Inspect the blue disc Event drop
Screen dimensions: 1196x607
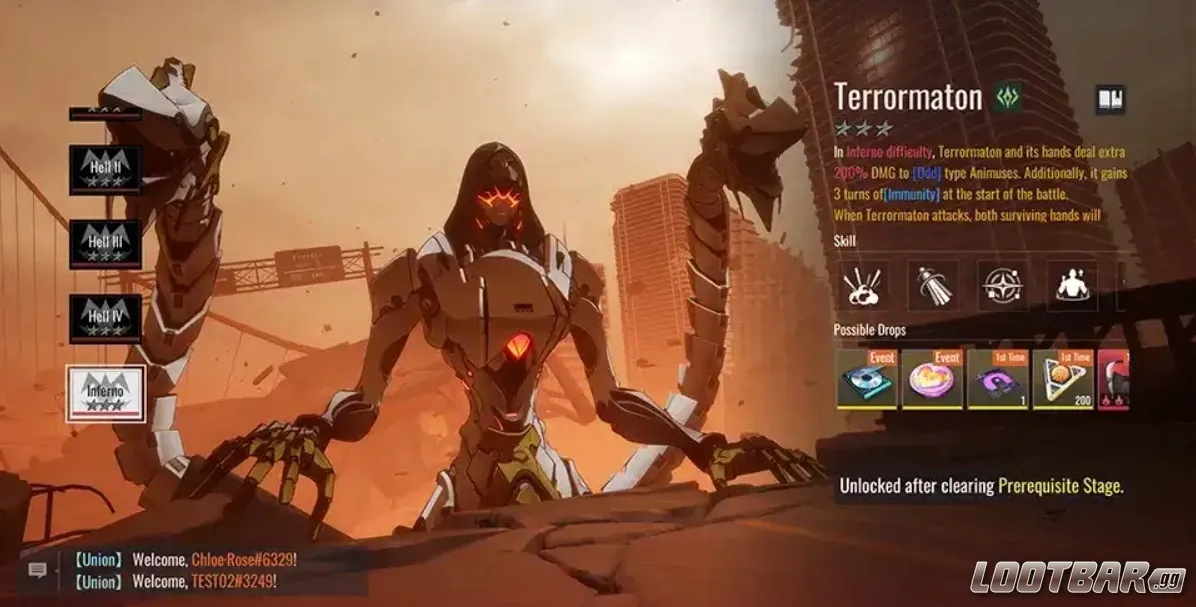866,379
